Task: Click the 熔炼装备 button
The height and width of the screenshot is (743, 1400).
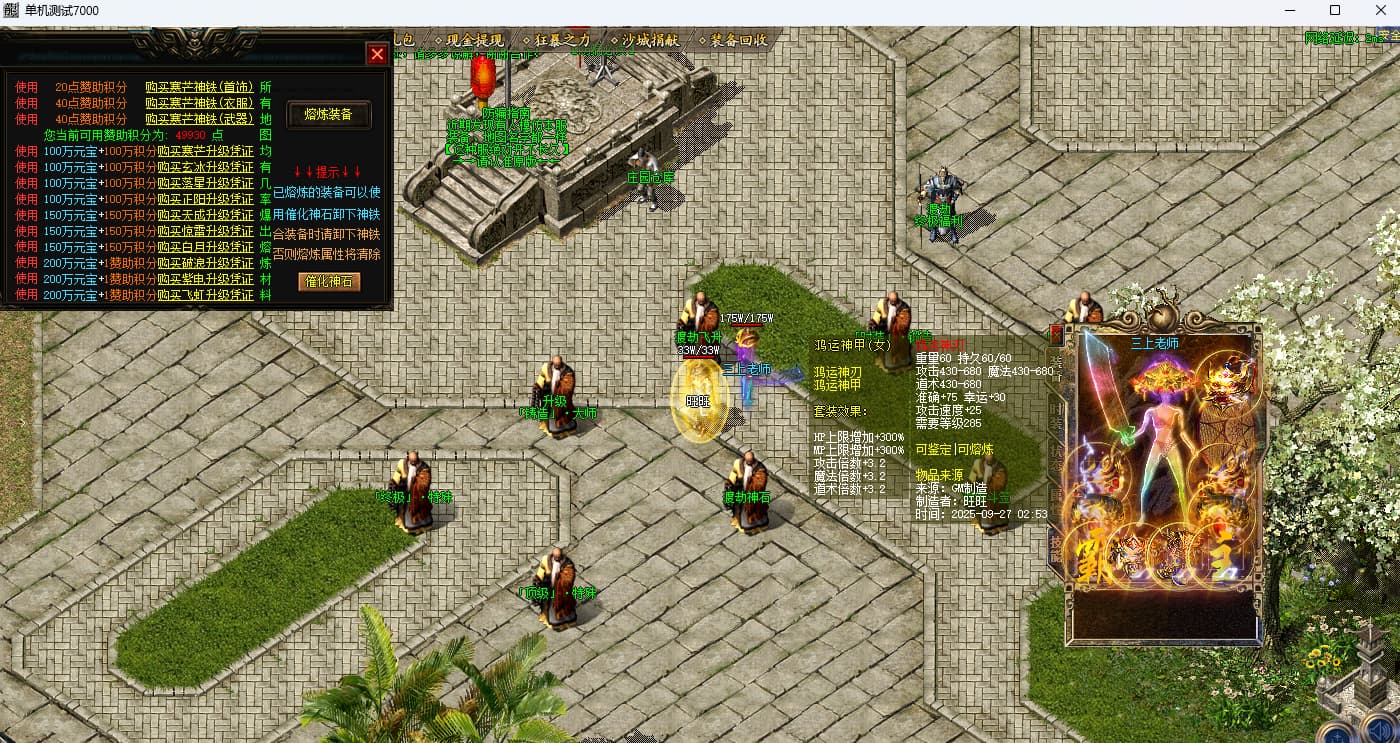Action: 329,115
